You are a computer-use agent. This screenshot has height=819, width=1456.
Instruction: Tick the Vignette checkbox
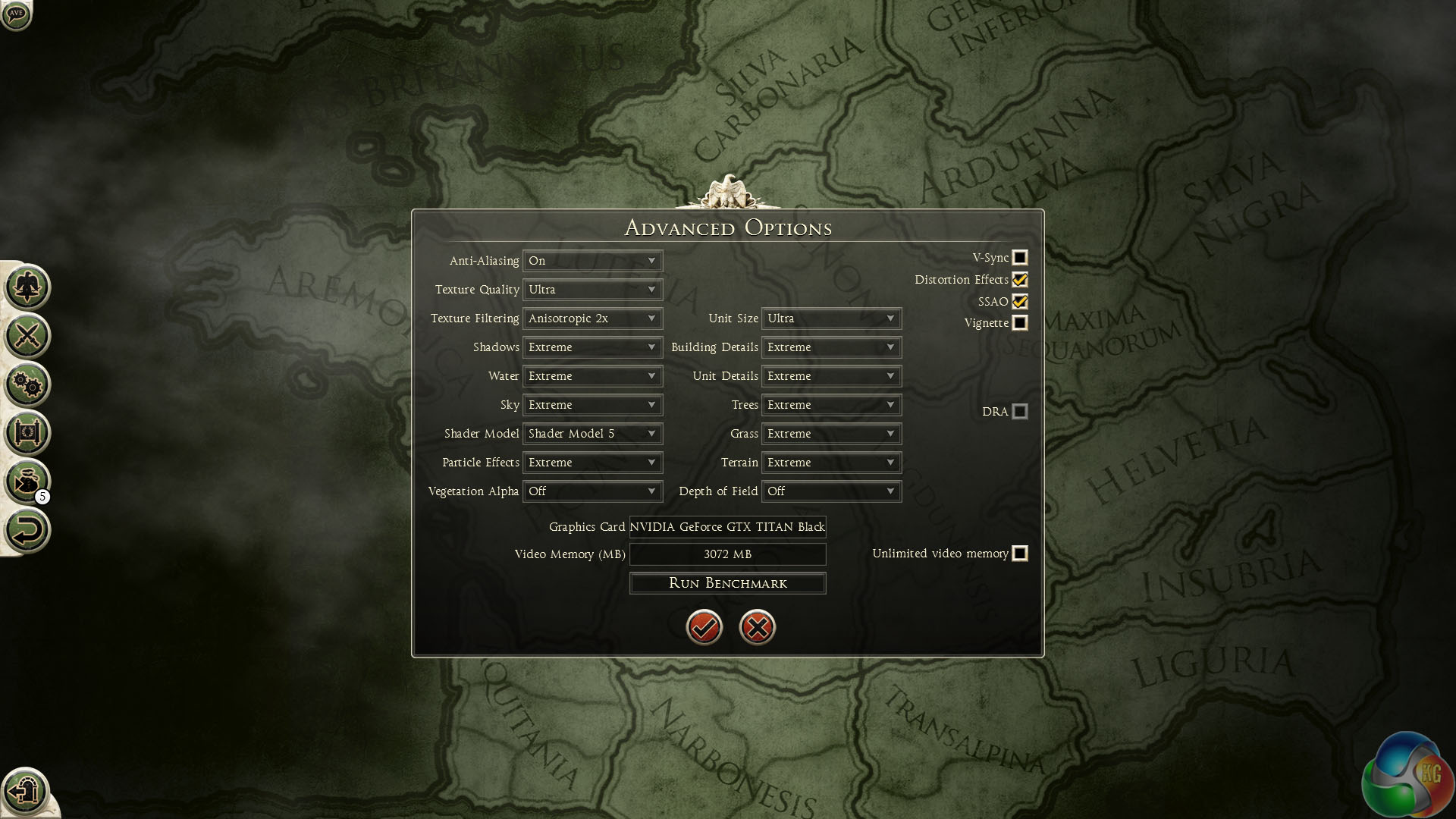pyautogui.click(x=1020, y=323)
